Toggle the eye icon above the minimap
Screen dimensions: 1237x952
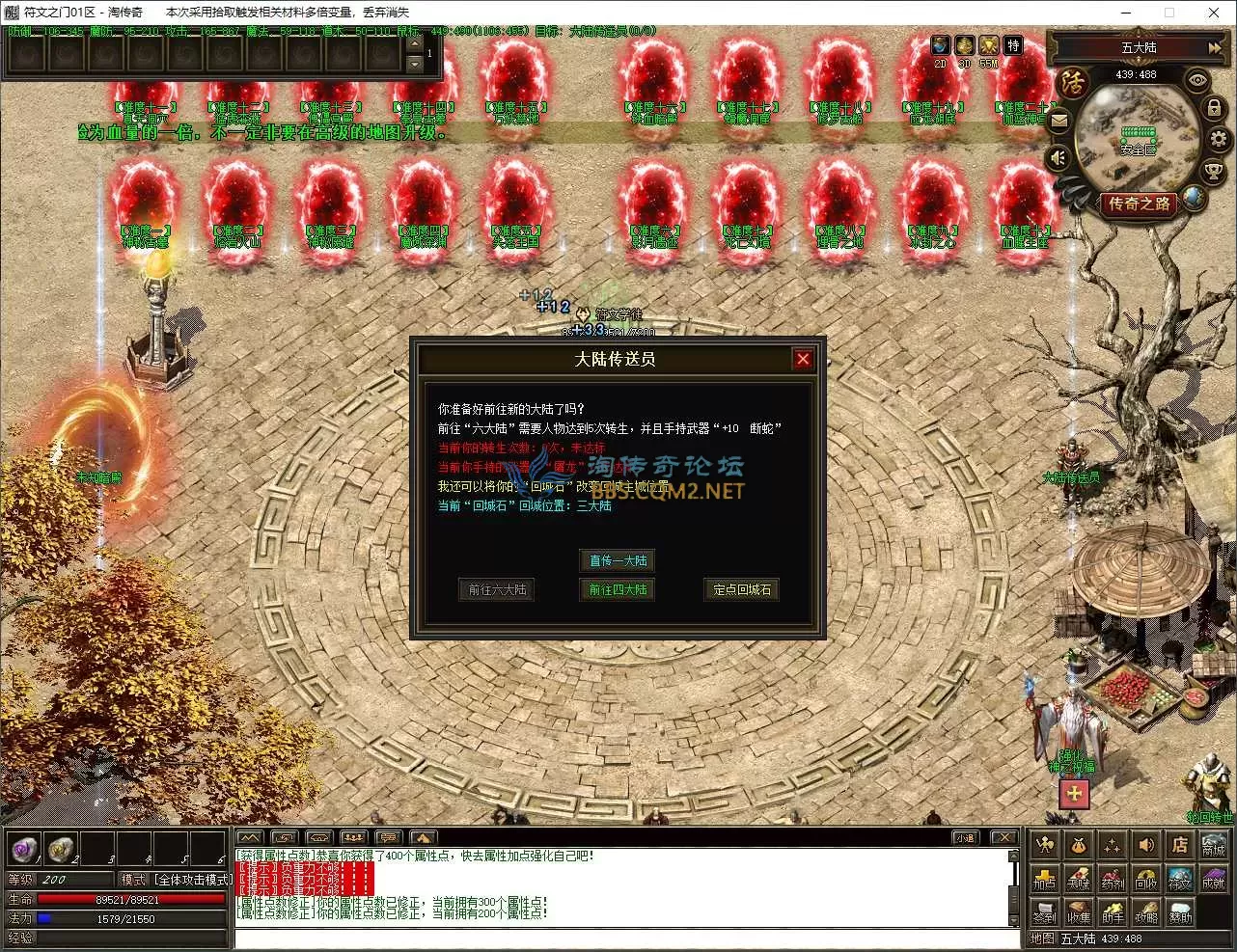(x=1196, y=79)
